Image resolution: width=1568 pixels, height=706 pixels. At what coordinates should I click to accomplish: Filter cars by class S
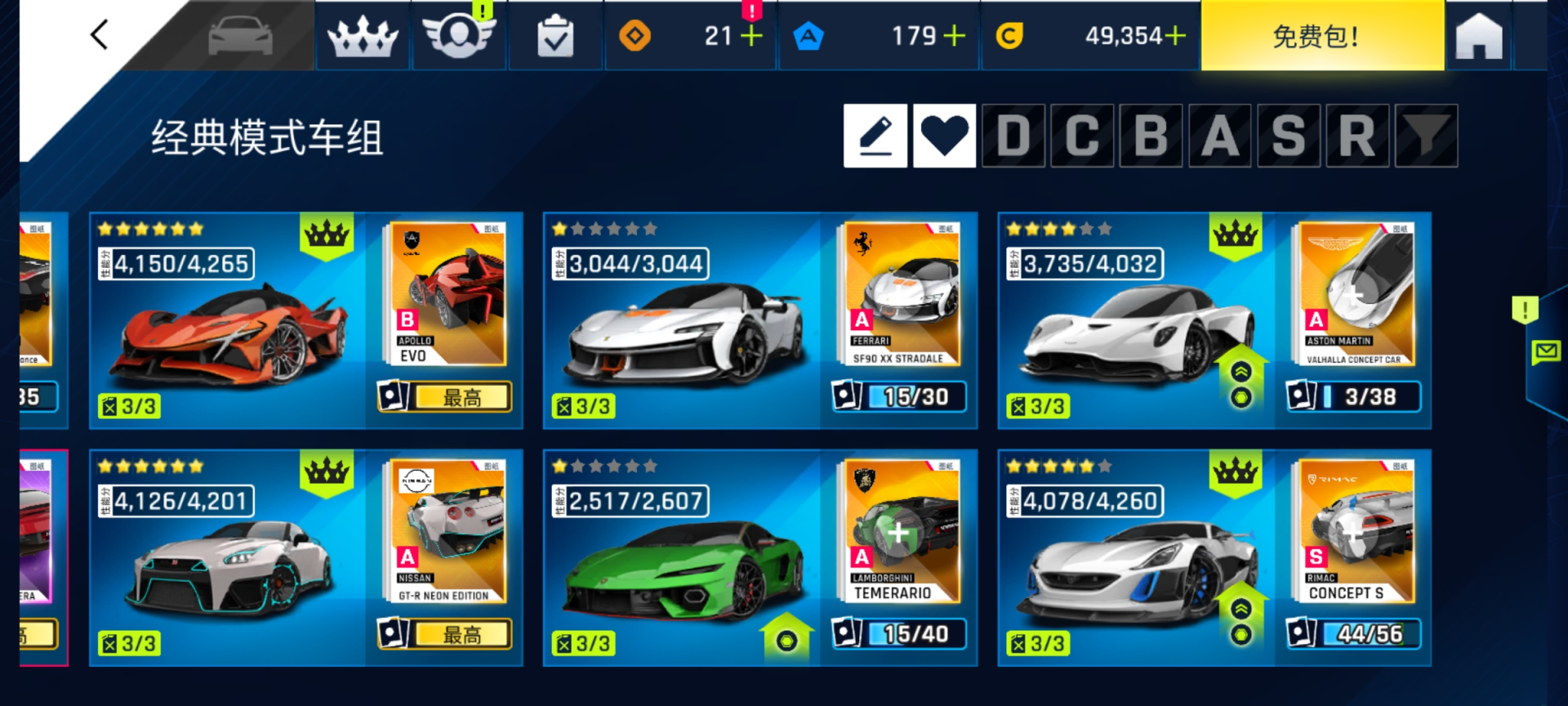point(1289,136)
